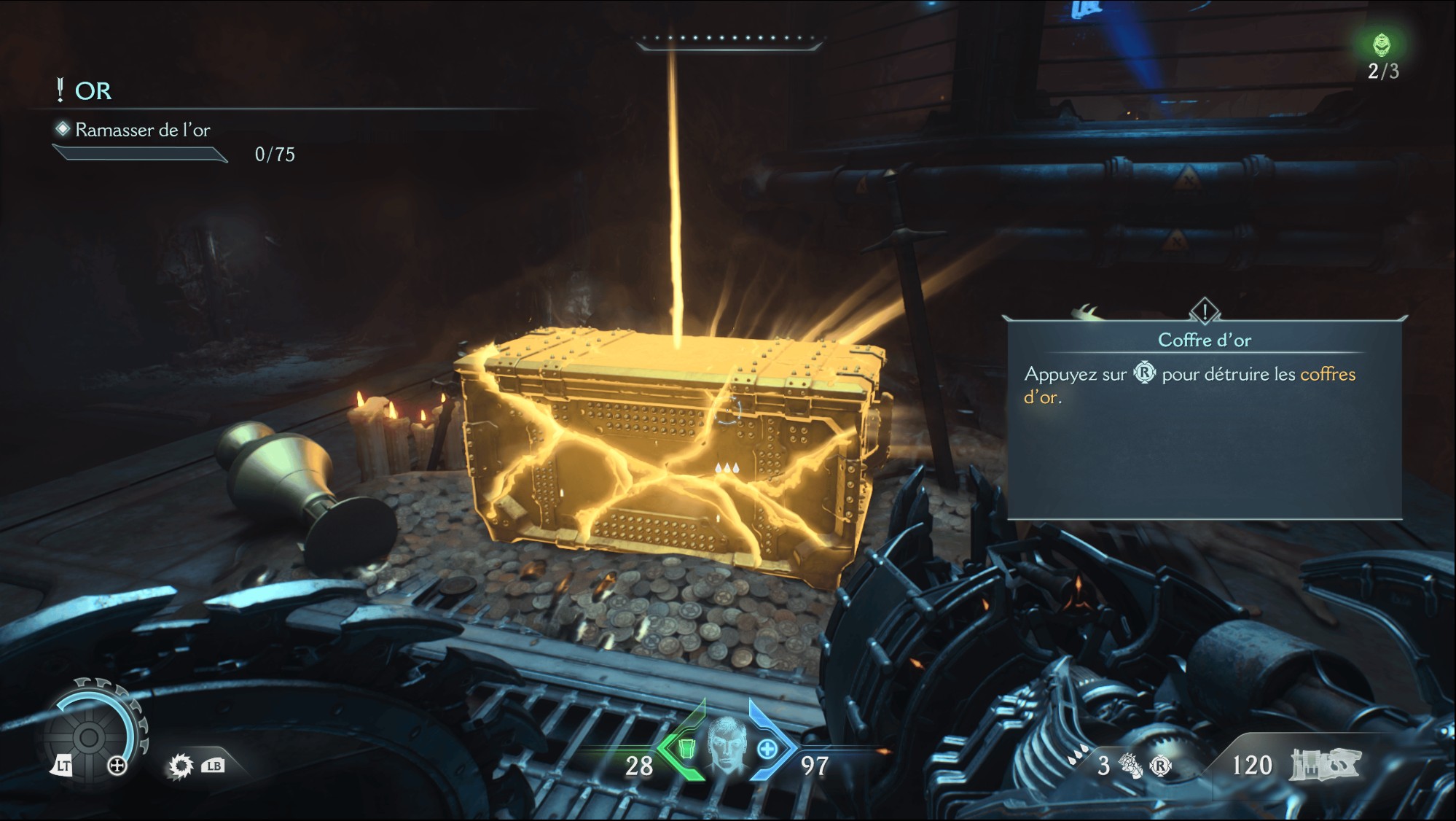Click the green skull extra-life icon
The width and height of the screenshot is (1456, 821).
(1382, 45)
